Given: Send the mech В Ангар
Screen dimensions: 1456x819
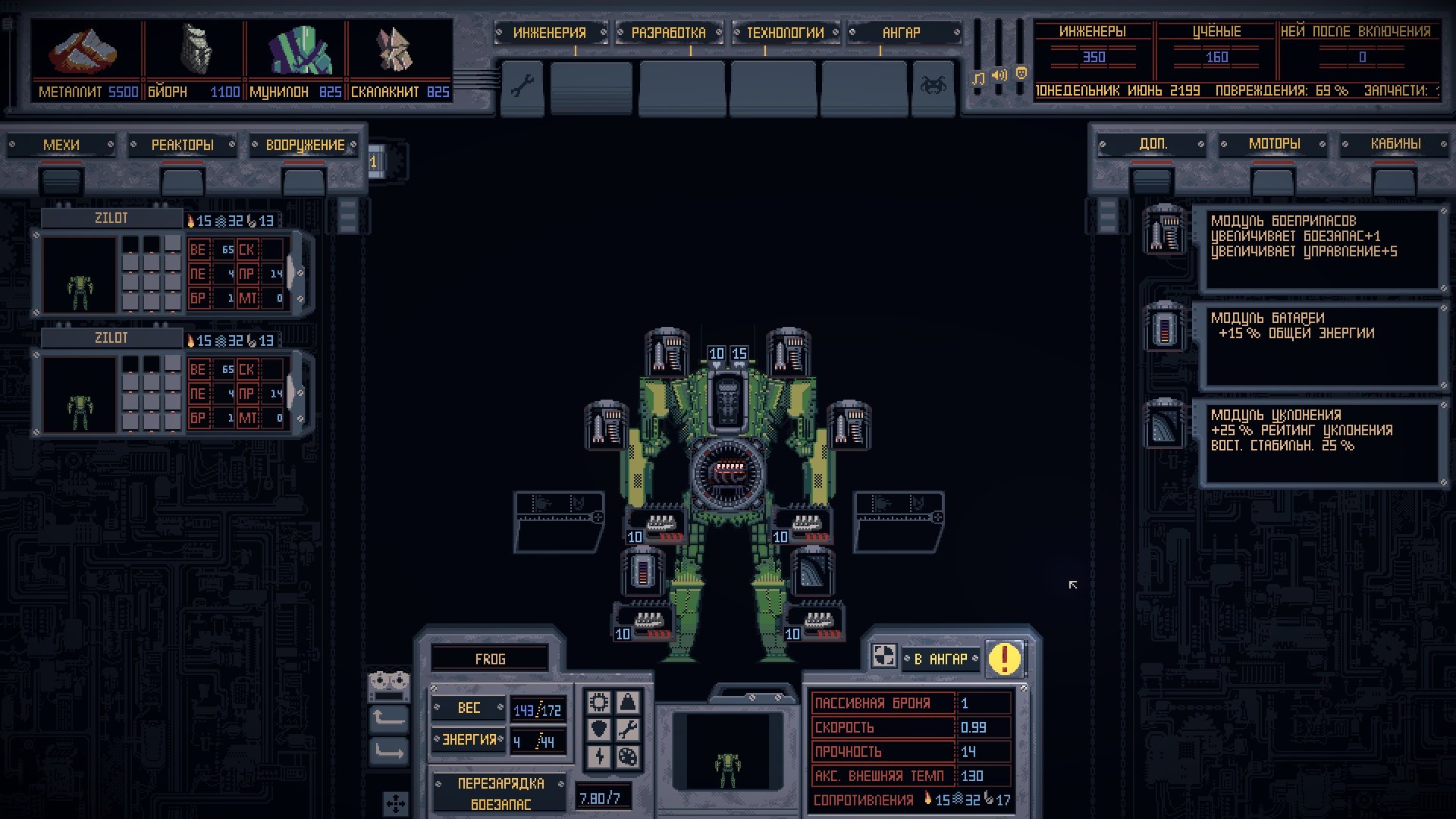Looking at the screenshot, I should pyautogui.click(x=940, y=659).
